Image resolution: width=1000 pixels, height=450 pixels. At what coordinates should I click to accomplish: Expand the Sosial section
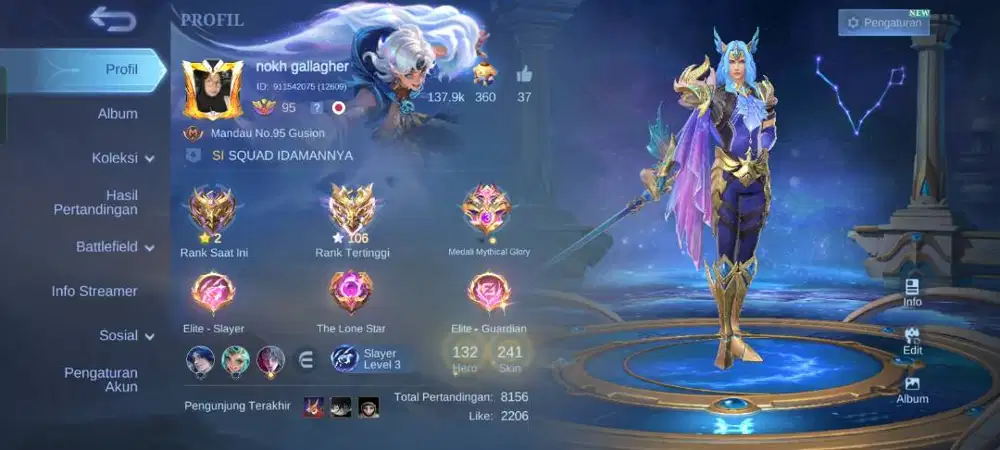pos(127,336)
